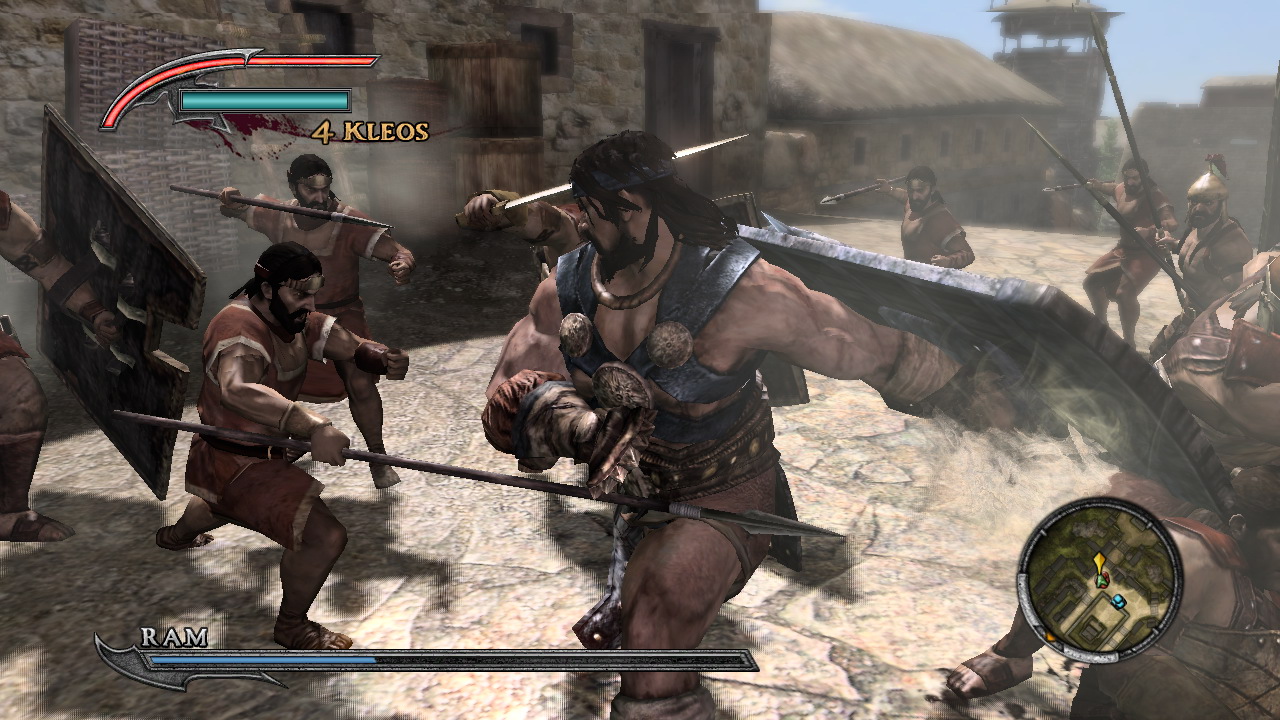Select the green player arrow on the minimap
1280x720 pixels.
tap(1101, 580)
